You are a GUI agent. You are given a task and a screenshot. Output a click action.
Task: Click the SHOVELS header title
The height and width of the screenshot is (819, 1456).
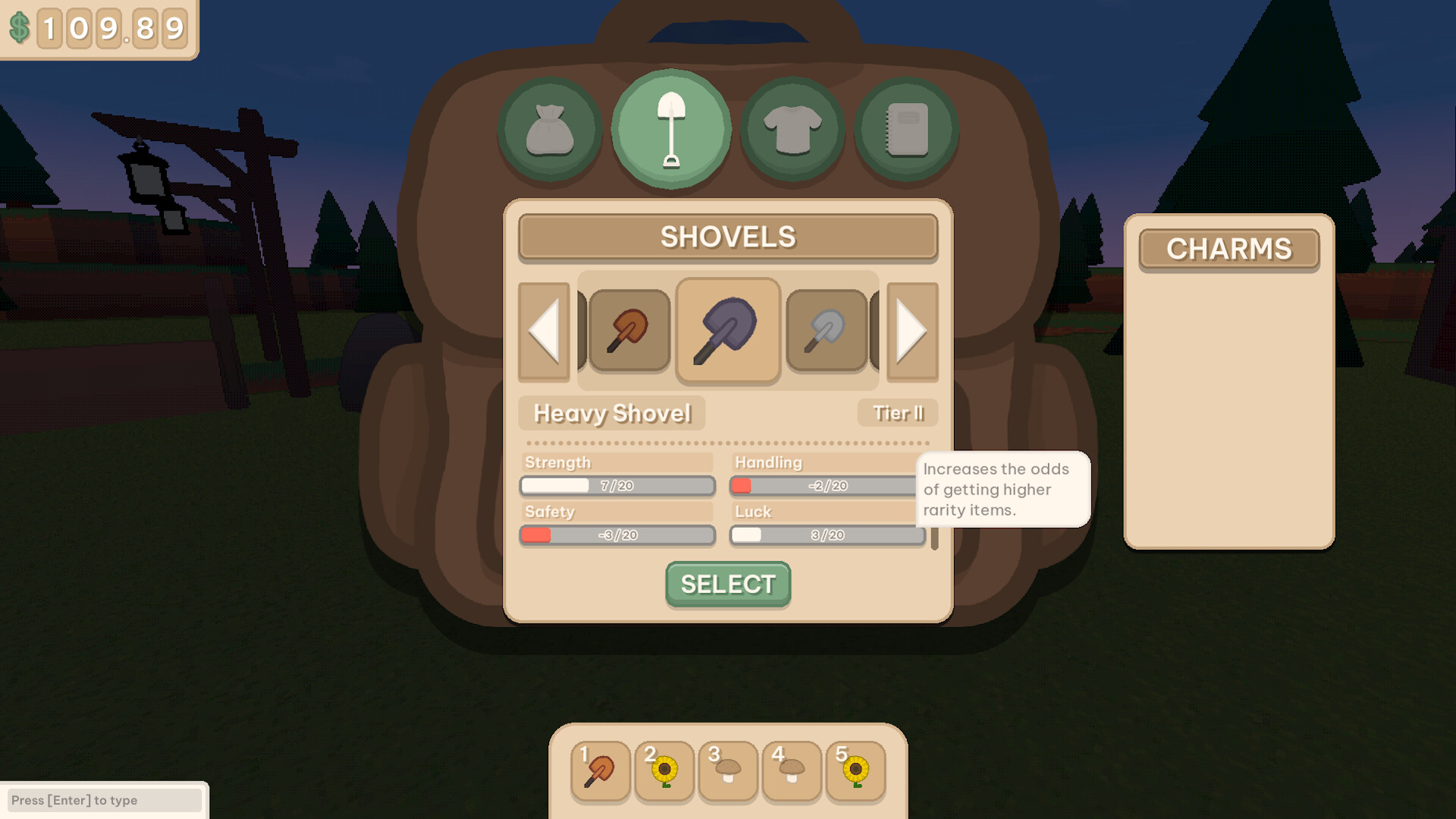coord(727,237)
